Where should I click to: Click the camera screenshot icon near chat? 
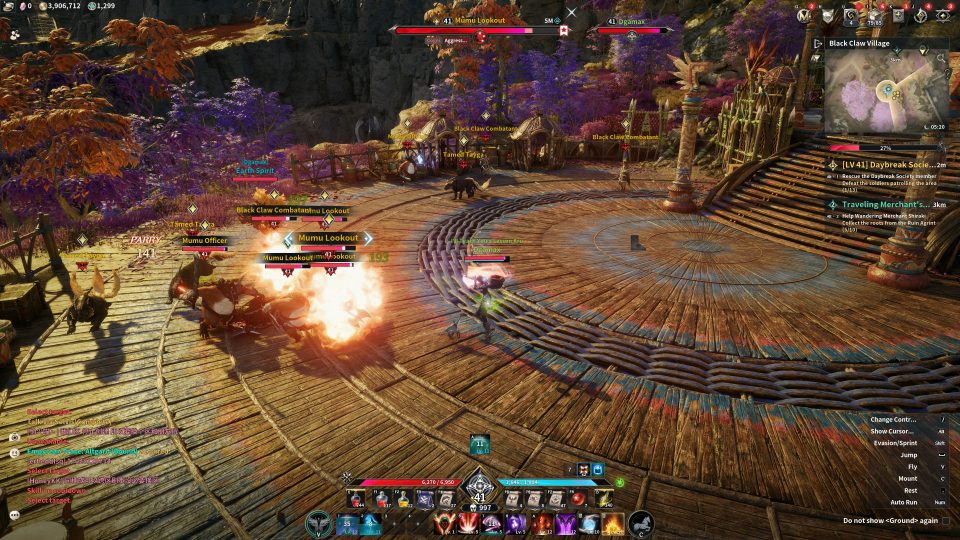14,437
